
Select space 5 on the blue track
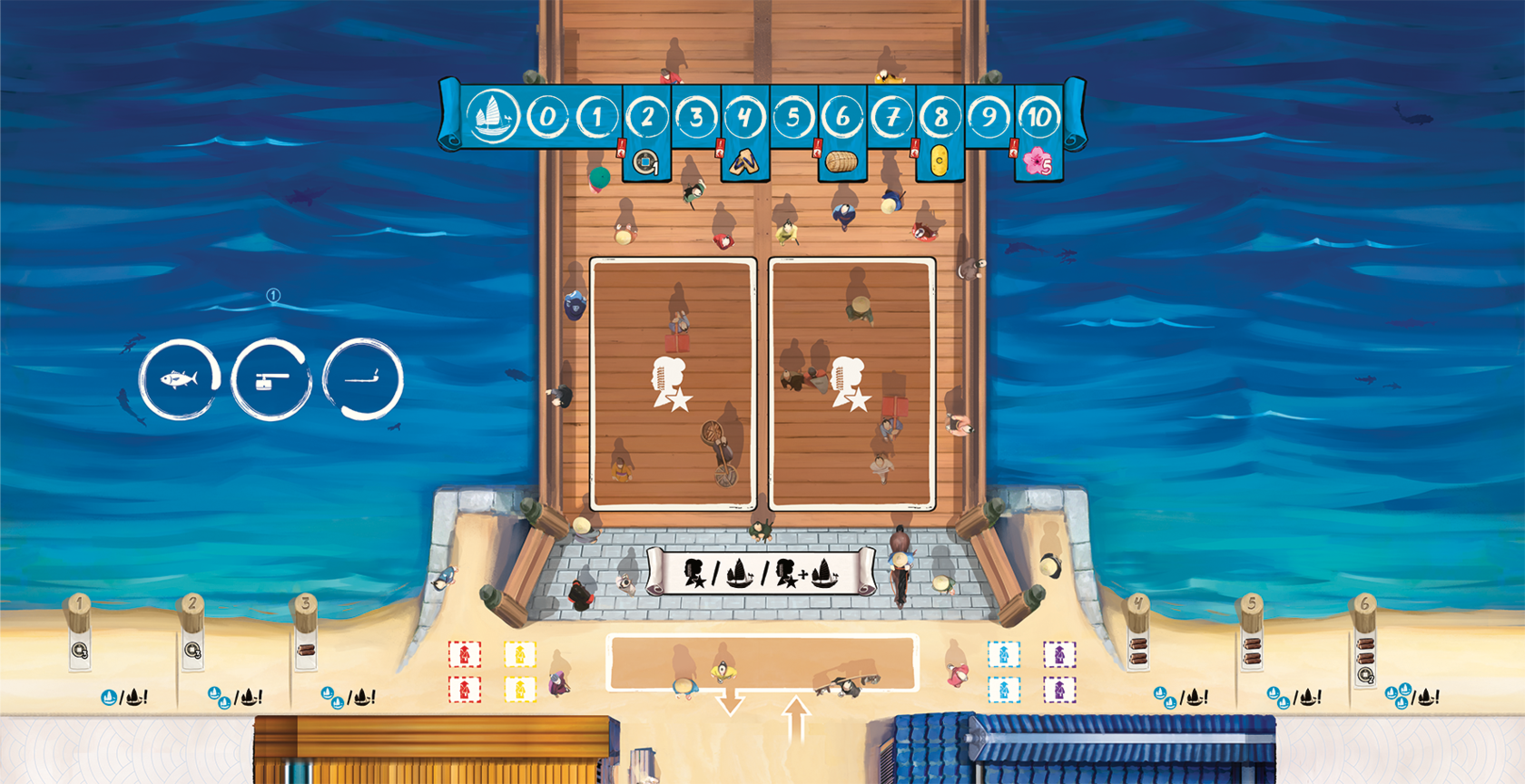793,117
